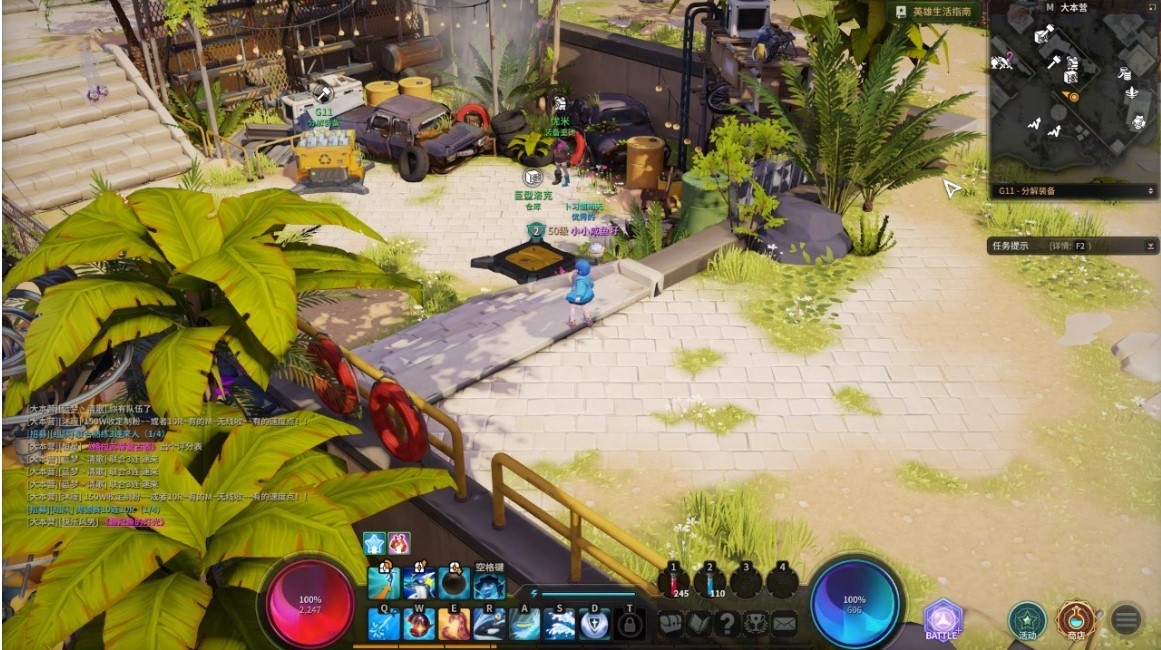The width and height of the screenshot is (1161, 650).
Task: Click the locked T skill slot
Action: pos(629,625)
